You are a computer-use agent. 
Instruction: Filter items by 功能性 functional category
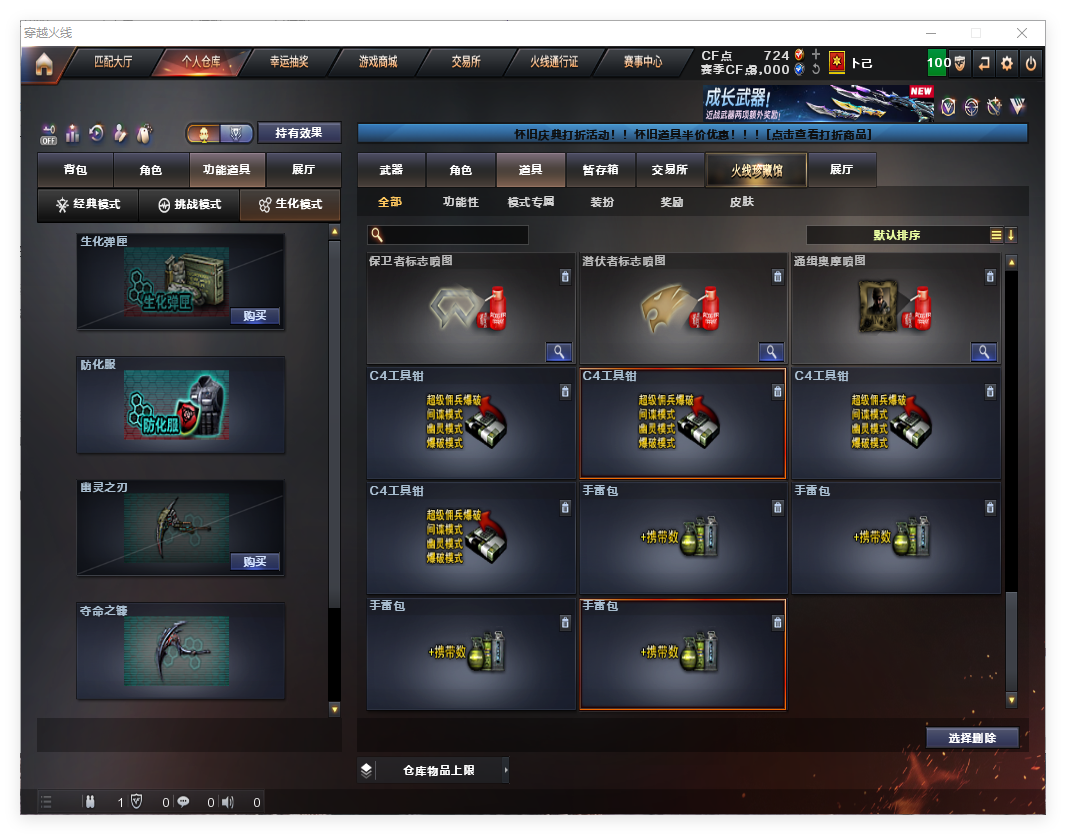pos(460,202)
